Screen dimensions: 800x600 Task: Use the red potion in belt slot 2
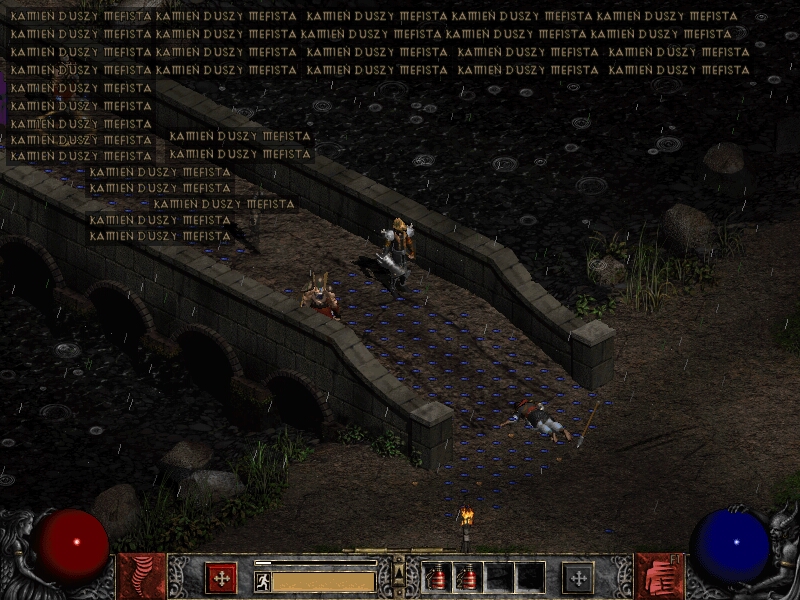469,577
